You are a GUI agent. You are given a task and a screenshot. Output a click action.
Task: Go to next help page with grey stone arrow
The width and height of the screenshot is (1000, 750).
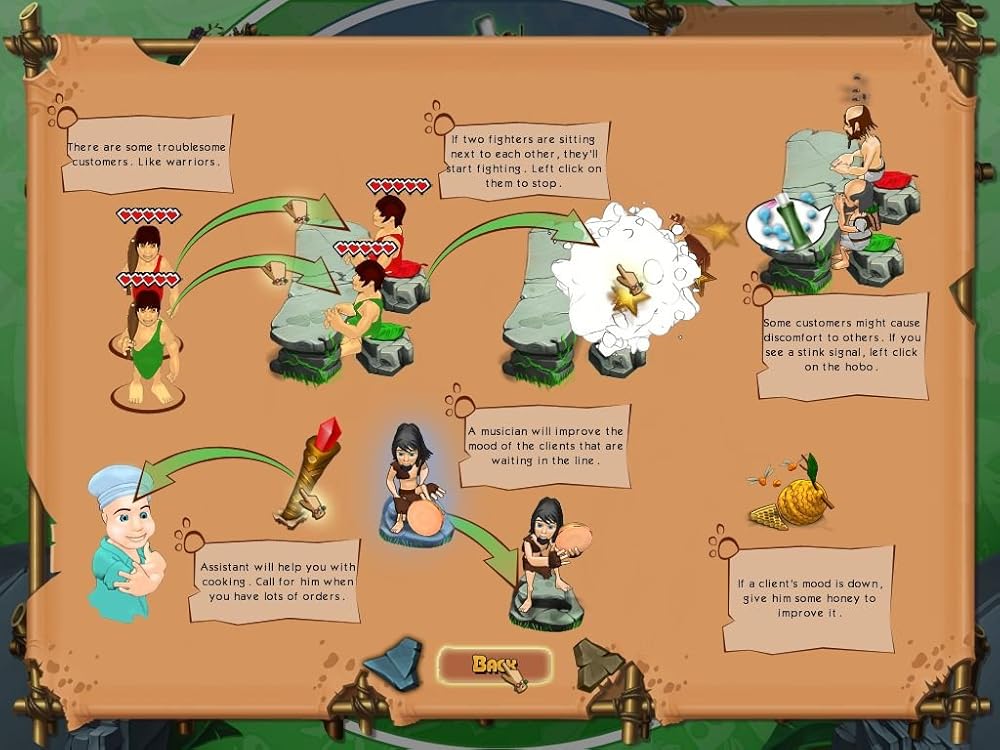coord(596,662)
